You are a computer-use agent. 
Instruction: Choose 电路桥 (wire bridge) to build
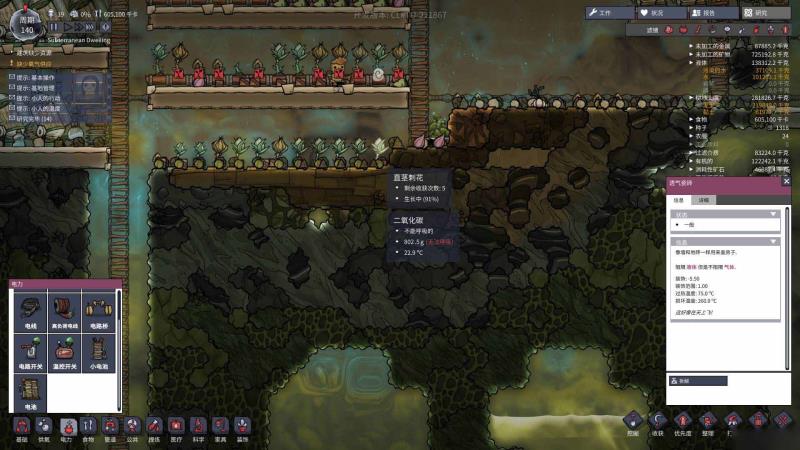[99, 312]
